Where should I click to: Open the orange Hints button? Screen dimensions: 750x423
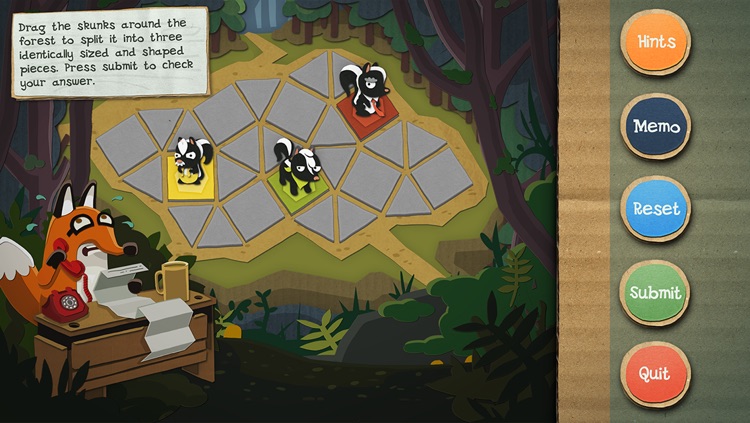click(x=655, y=42)
